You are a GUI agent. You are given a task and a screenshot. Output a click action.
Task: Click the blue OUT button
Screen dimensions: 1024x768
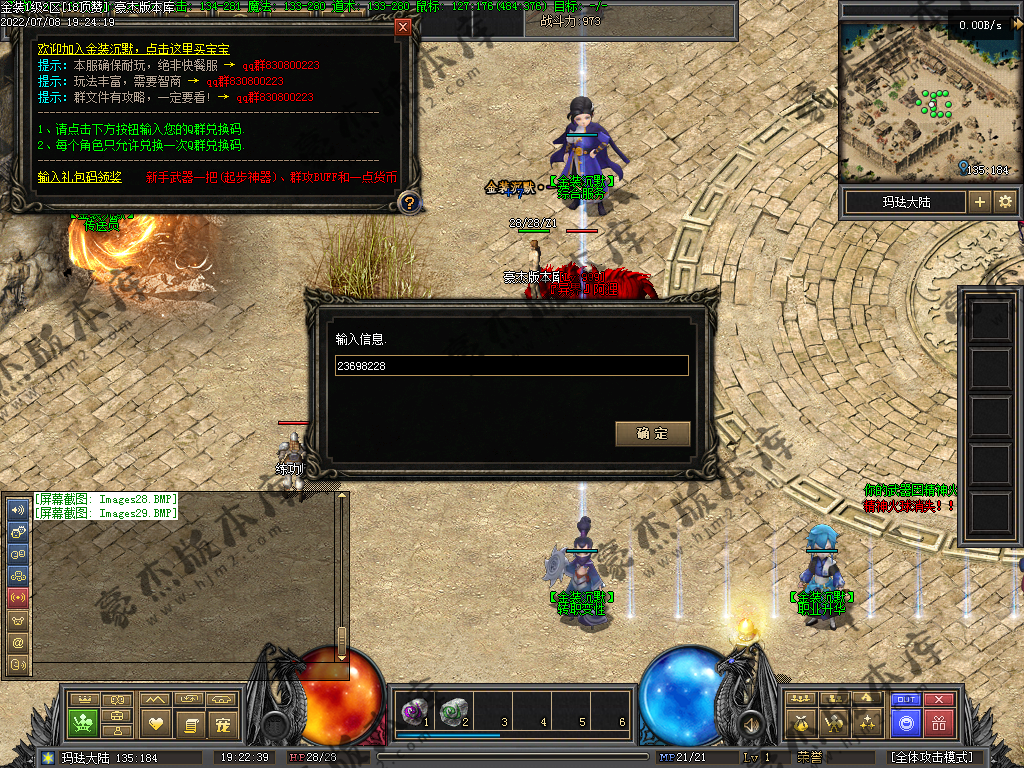906,700
